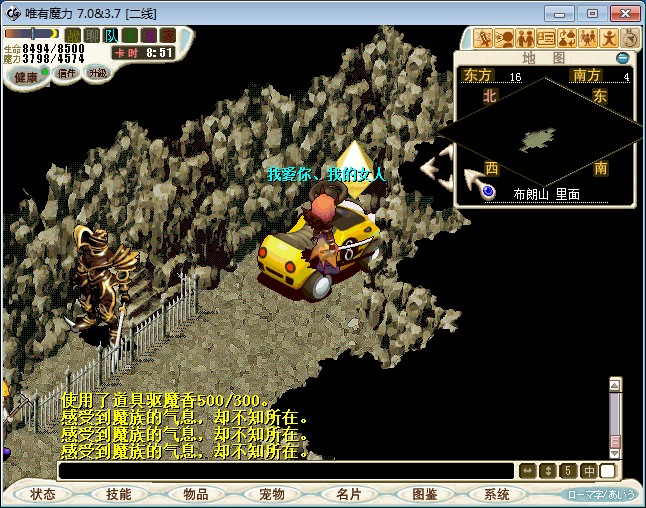The image size is (646, 508).
Task: Toggle the 聊 chat mode switch
Action: coord(92,36)
